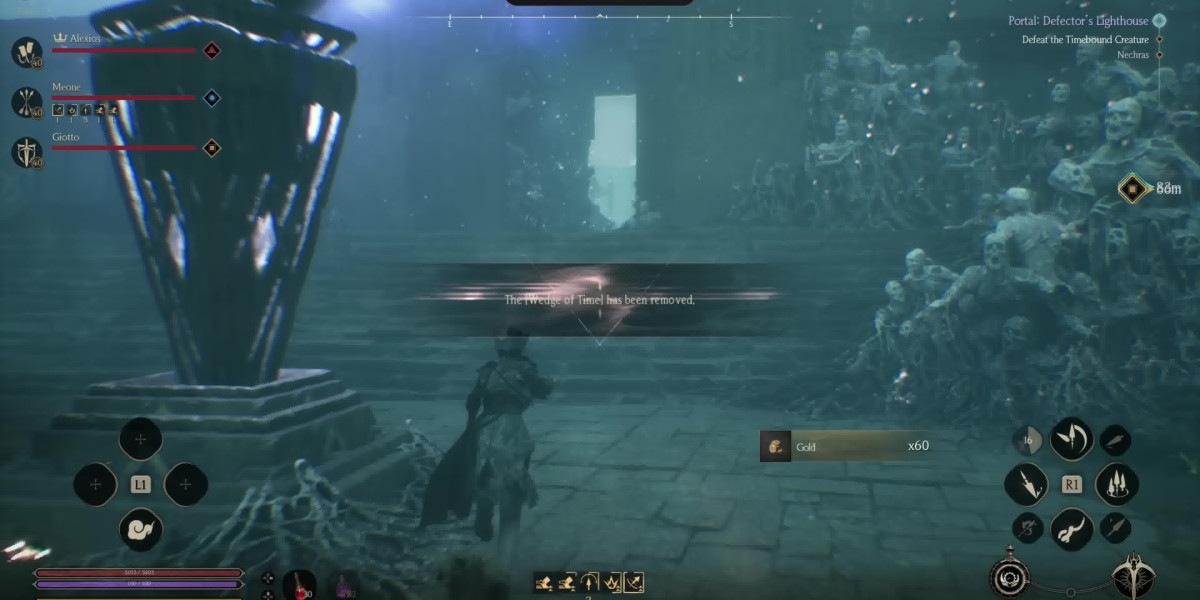Viewport: 1200px width, 600px height.
Task: Use the purple mana potion
Action: pyautogui.click(x=346, y=584)
